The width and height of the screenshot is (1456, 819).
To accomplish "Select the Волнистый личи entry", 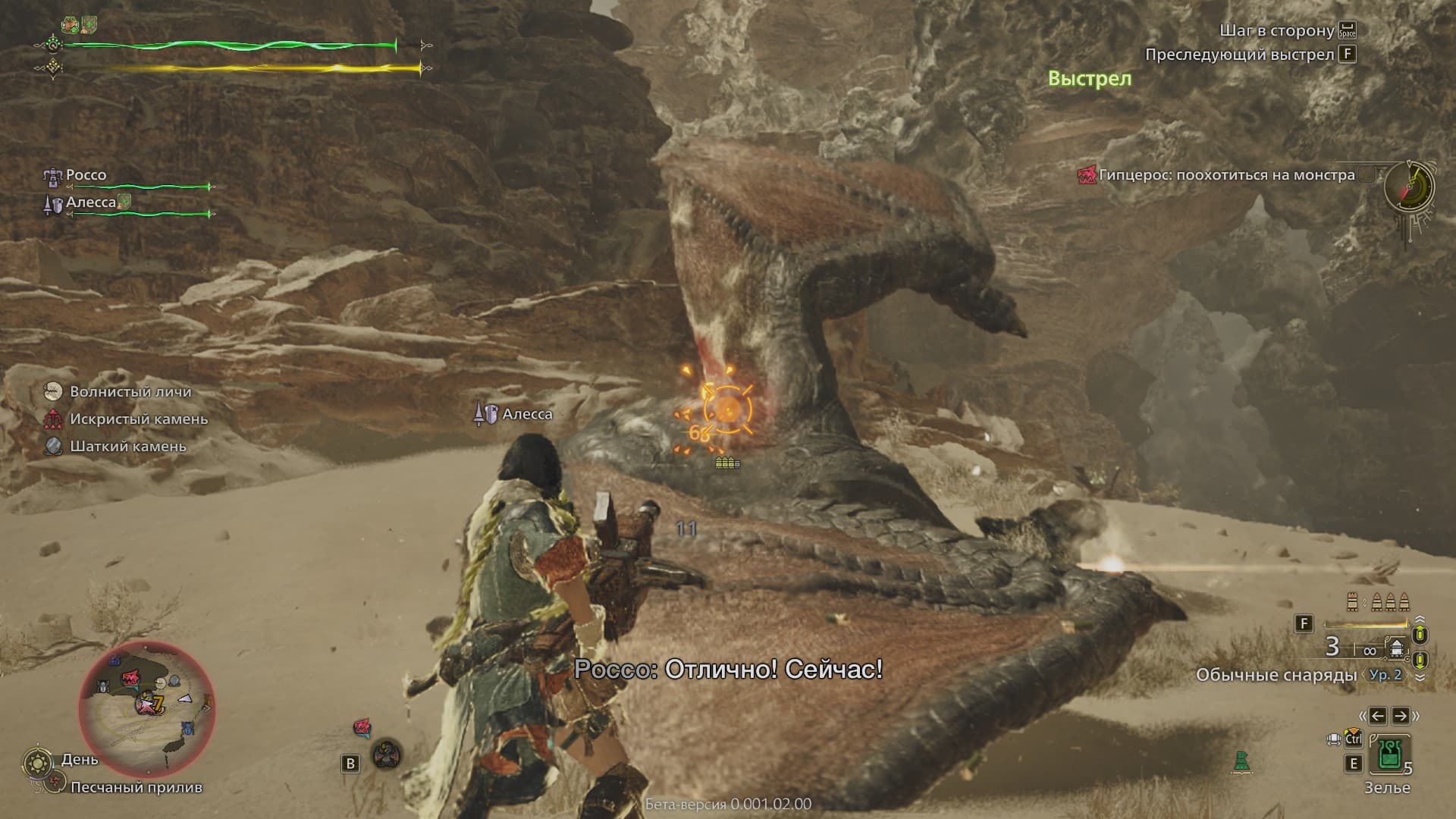I will coord(130,392).
